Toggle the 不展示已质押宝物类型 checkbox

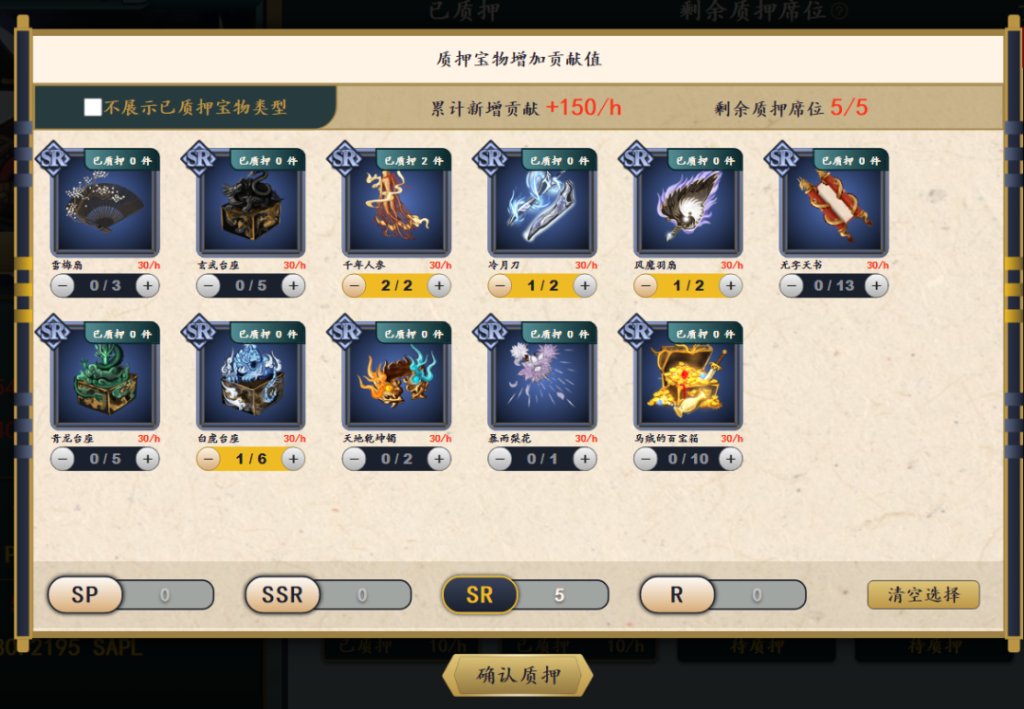click(x=93, y=108)
